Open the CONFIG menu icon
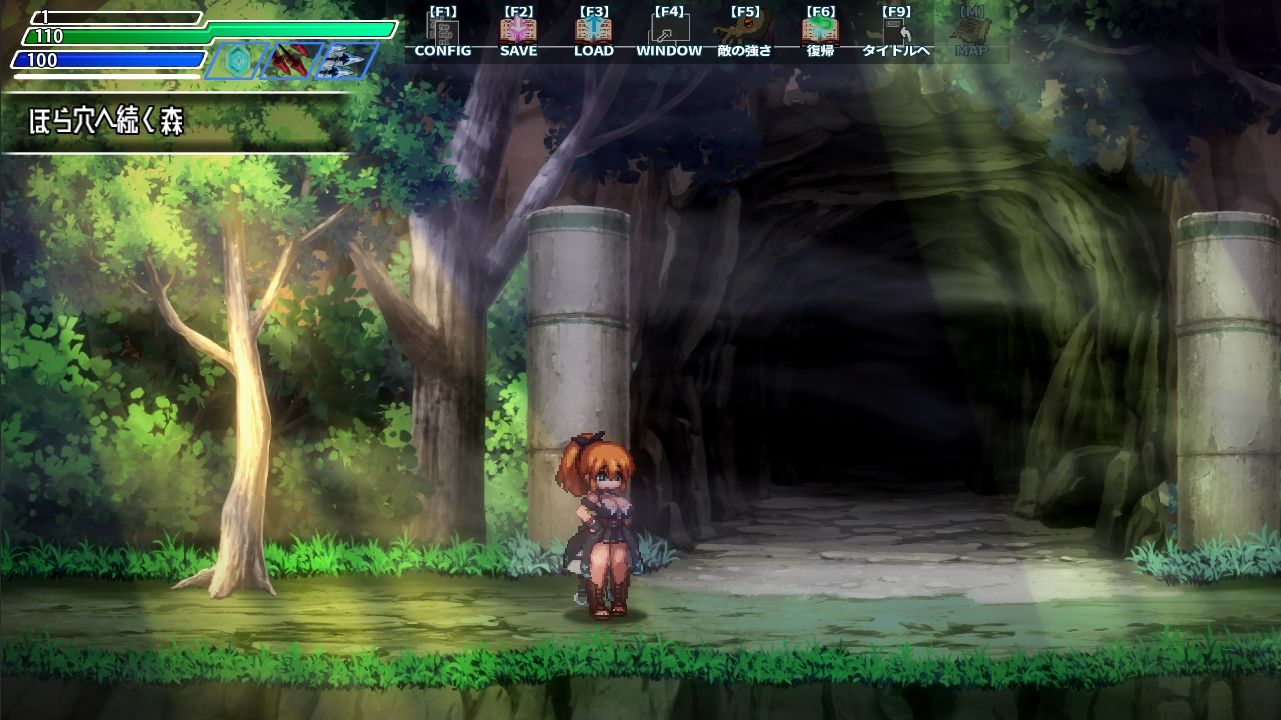Screen dimensions: 1281x720 445,30
